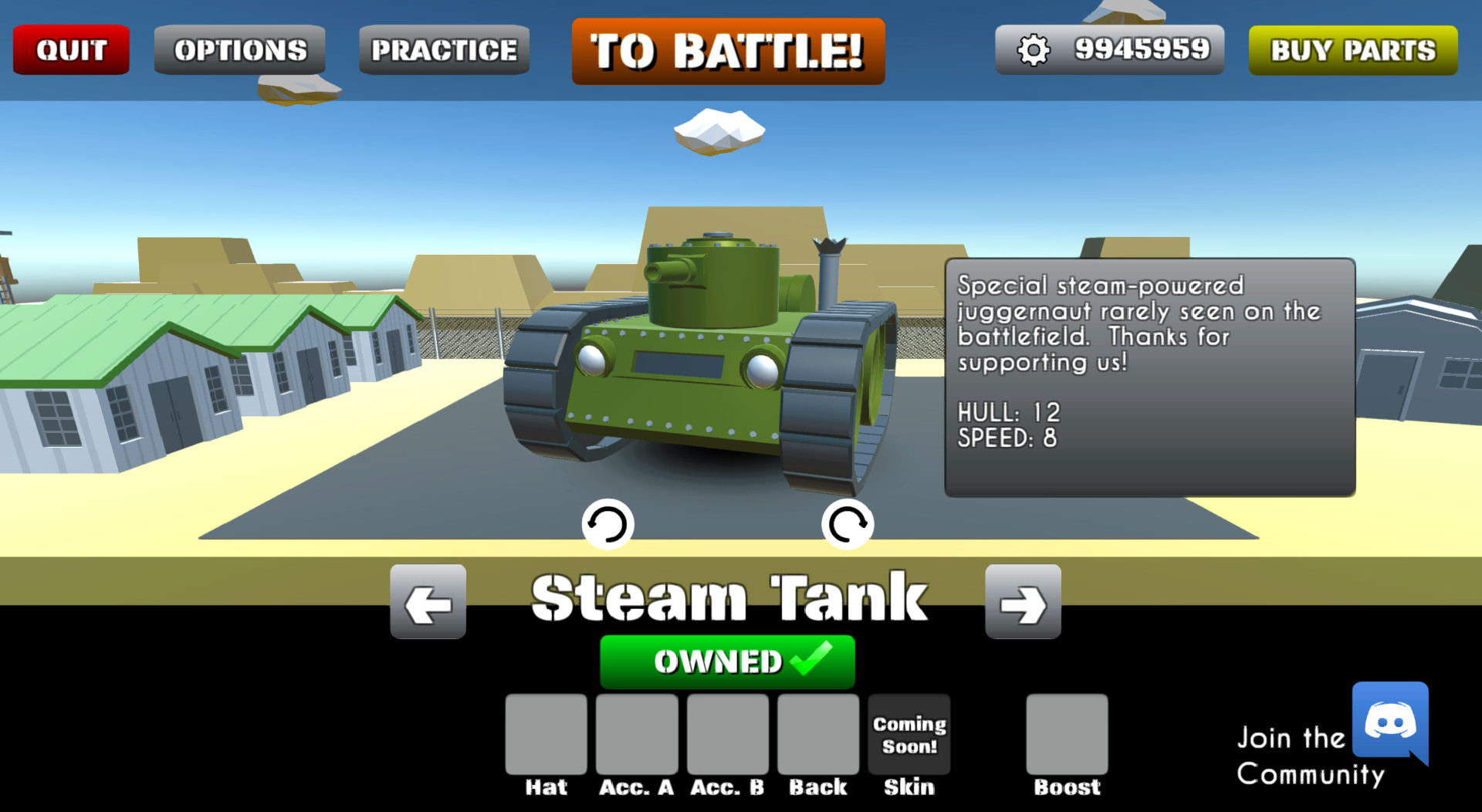Toggle the OWNED checkmark banner
Viewport: 1482px width, 812px height.
tap(727, 661)
